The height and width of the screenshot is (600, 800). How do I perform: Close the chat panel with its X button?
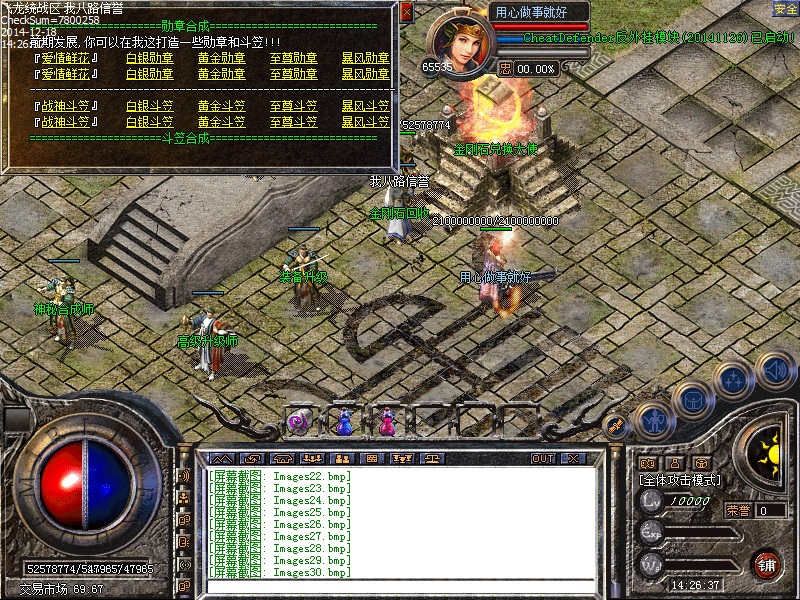(572, 458)
